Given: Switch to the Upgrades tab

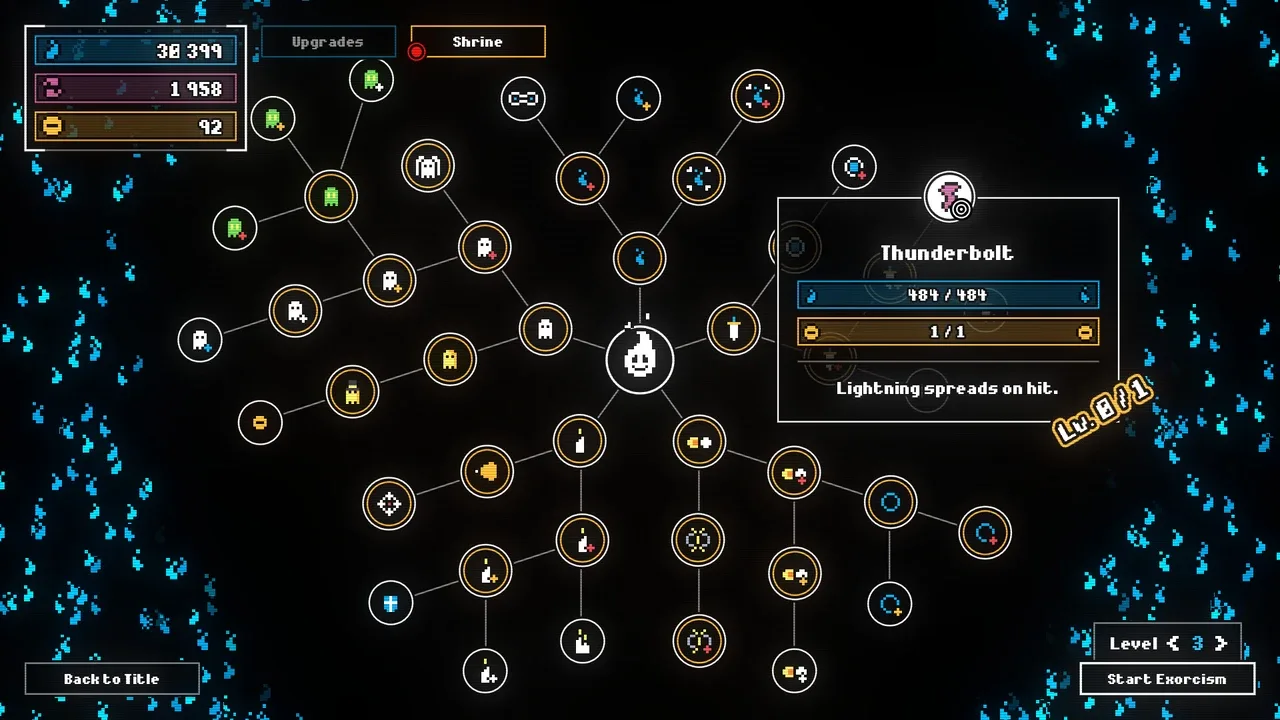Looking at the screenshot, I should tap(327, 42).
